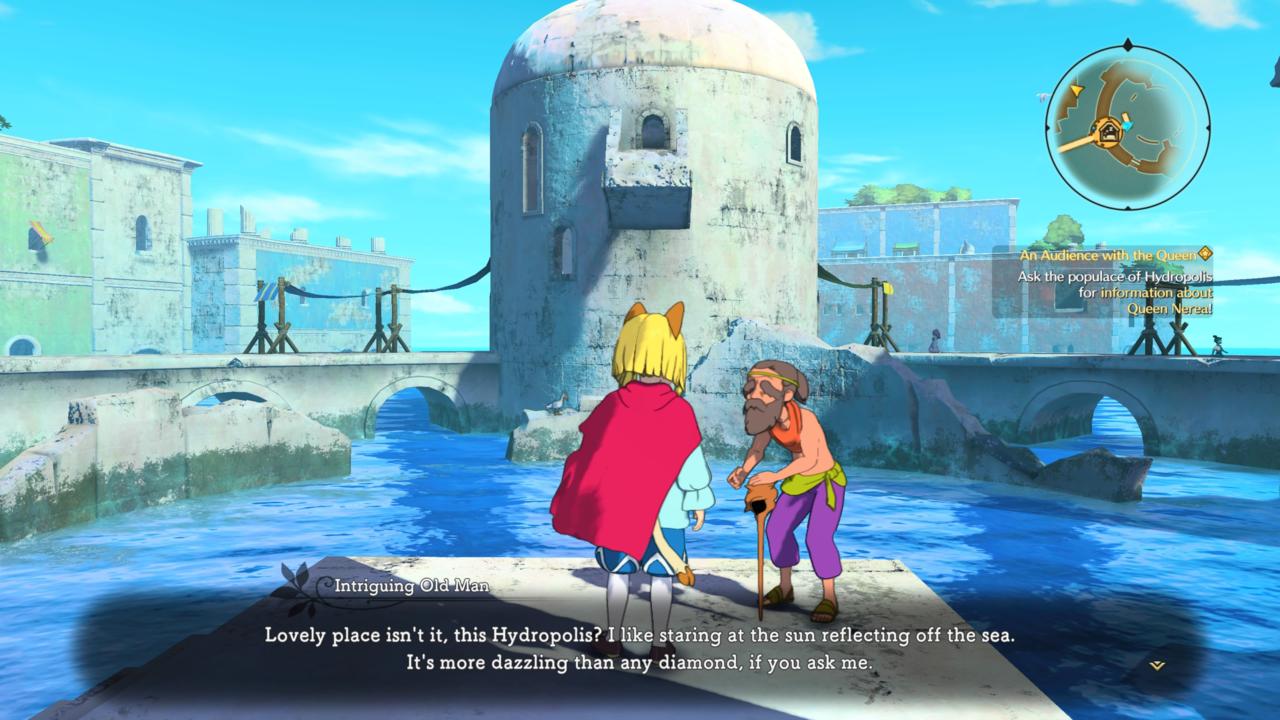Click the diamond quest marker icon beside the quest title
The width and height of the screenshot is (1280, 720).
[1204, 255]
